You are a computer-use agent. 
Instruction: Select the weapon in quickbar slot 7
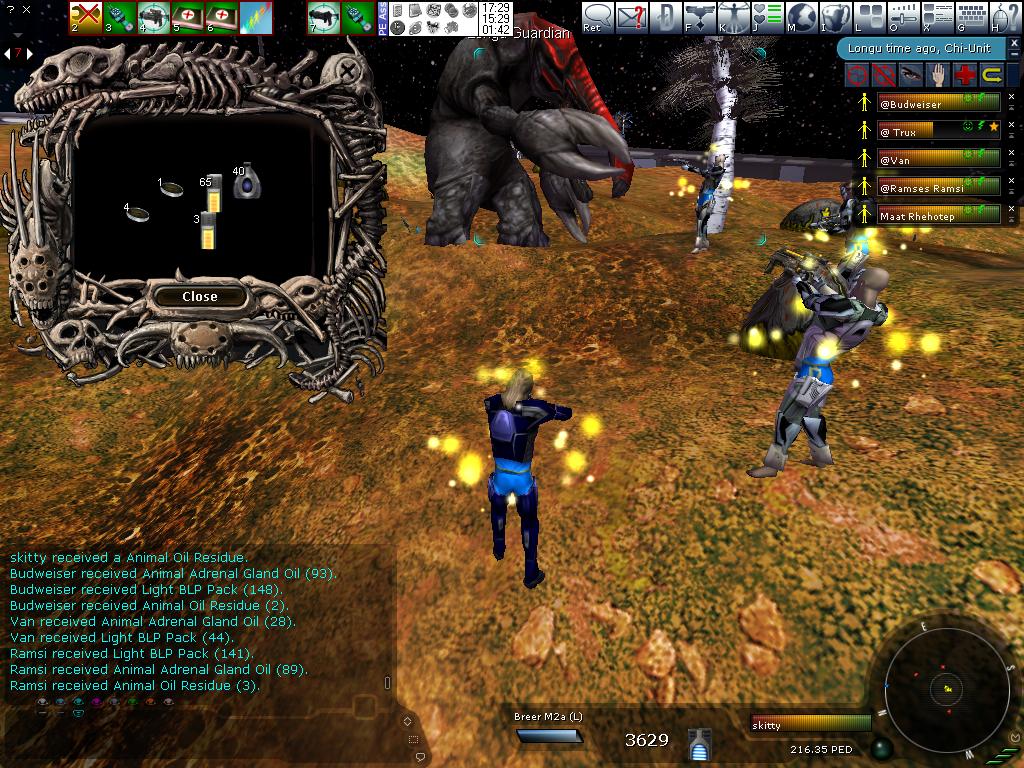(323, 17)
